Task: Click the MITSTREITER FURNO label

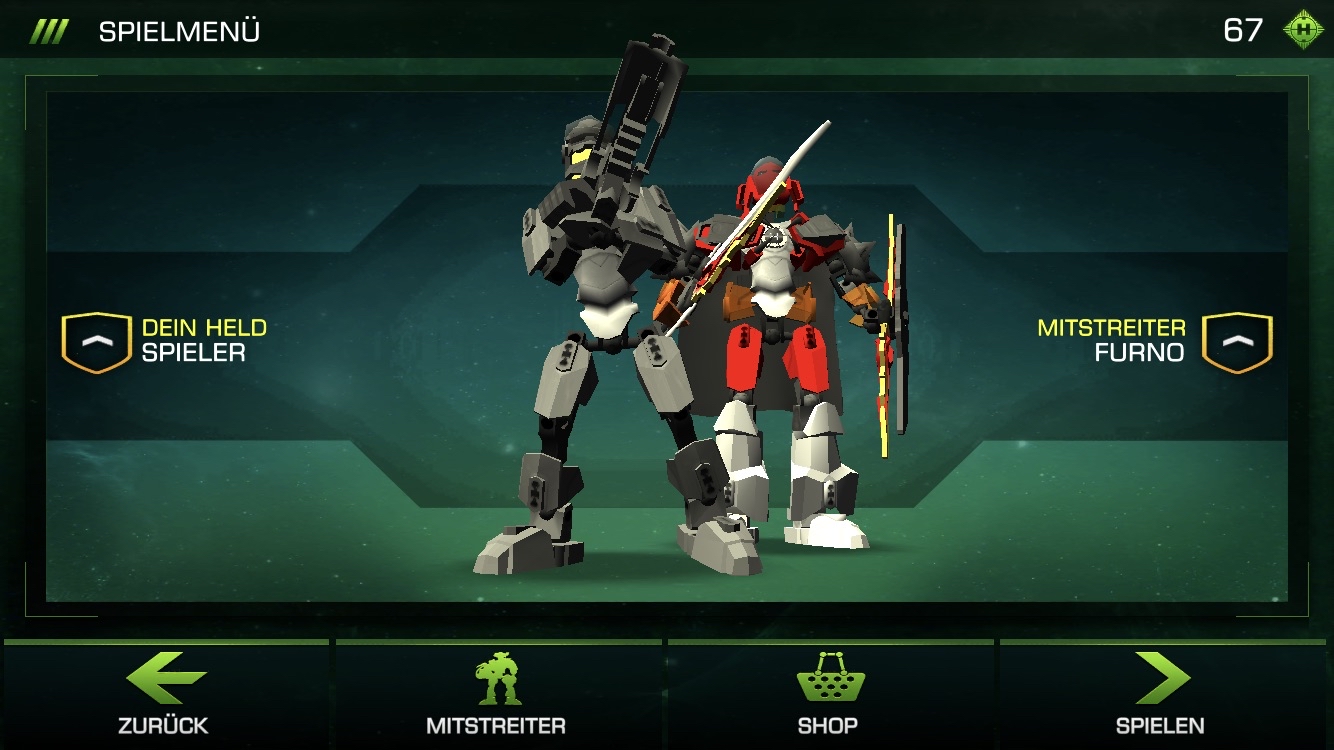Action: 1113,340
